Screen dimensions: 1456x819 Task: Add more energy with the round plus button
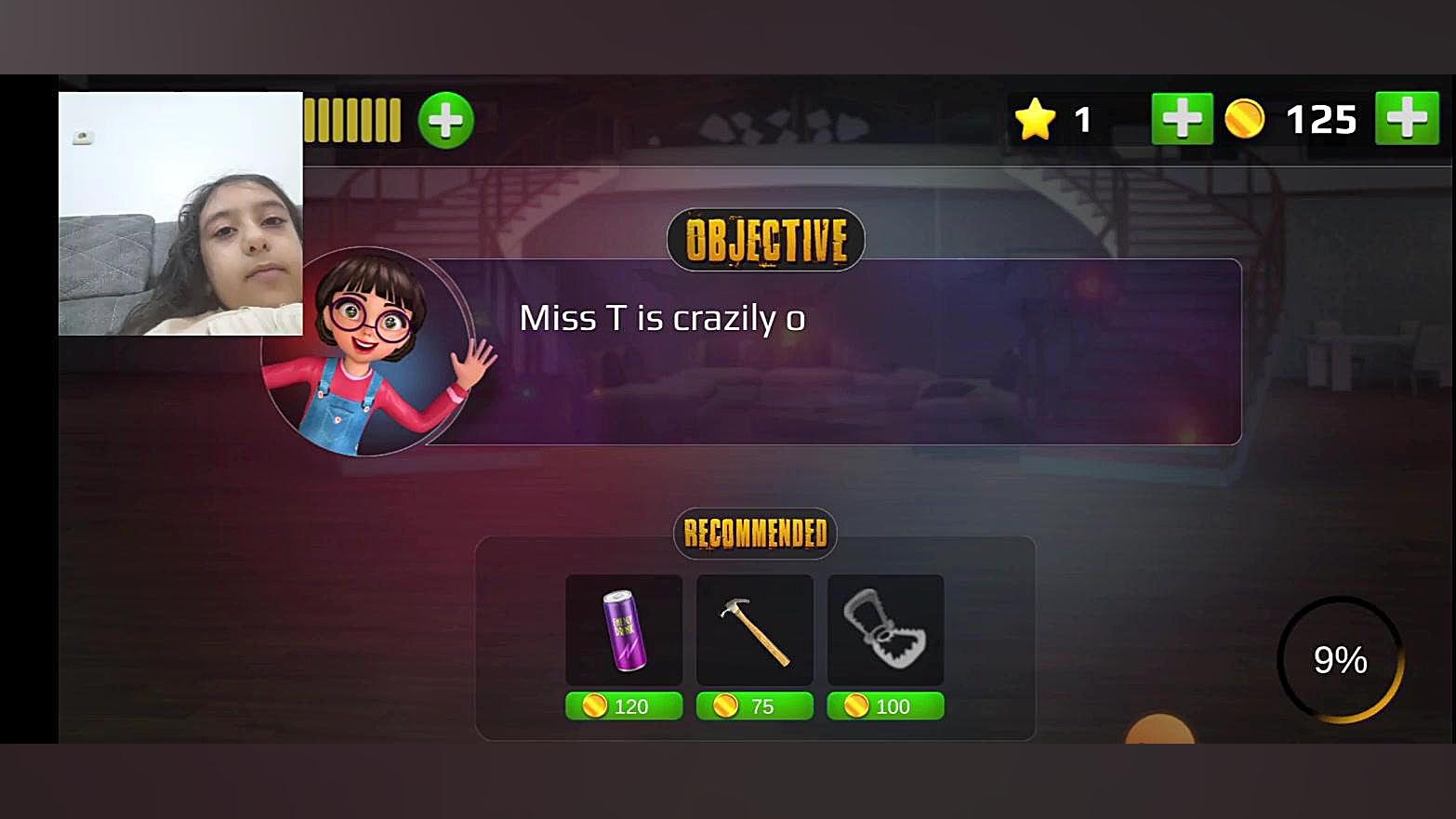point(445,120)
